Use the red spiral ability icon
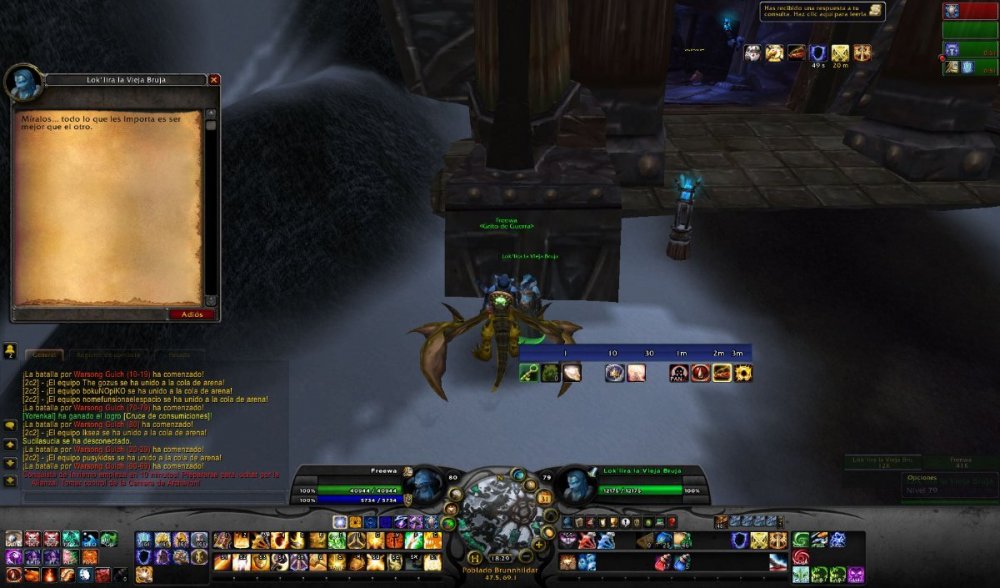Viewport: 1000px width, 588px height. pos(800,557)
